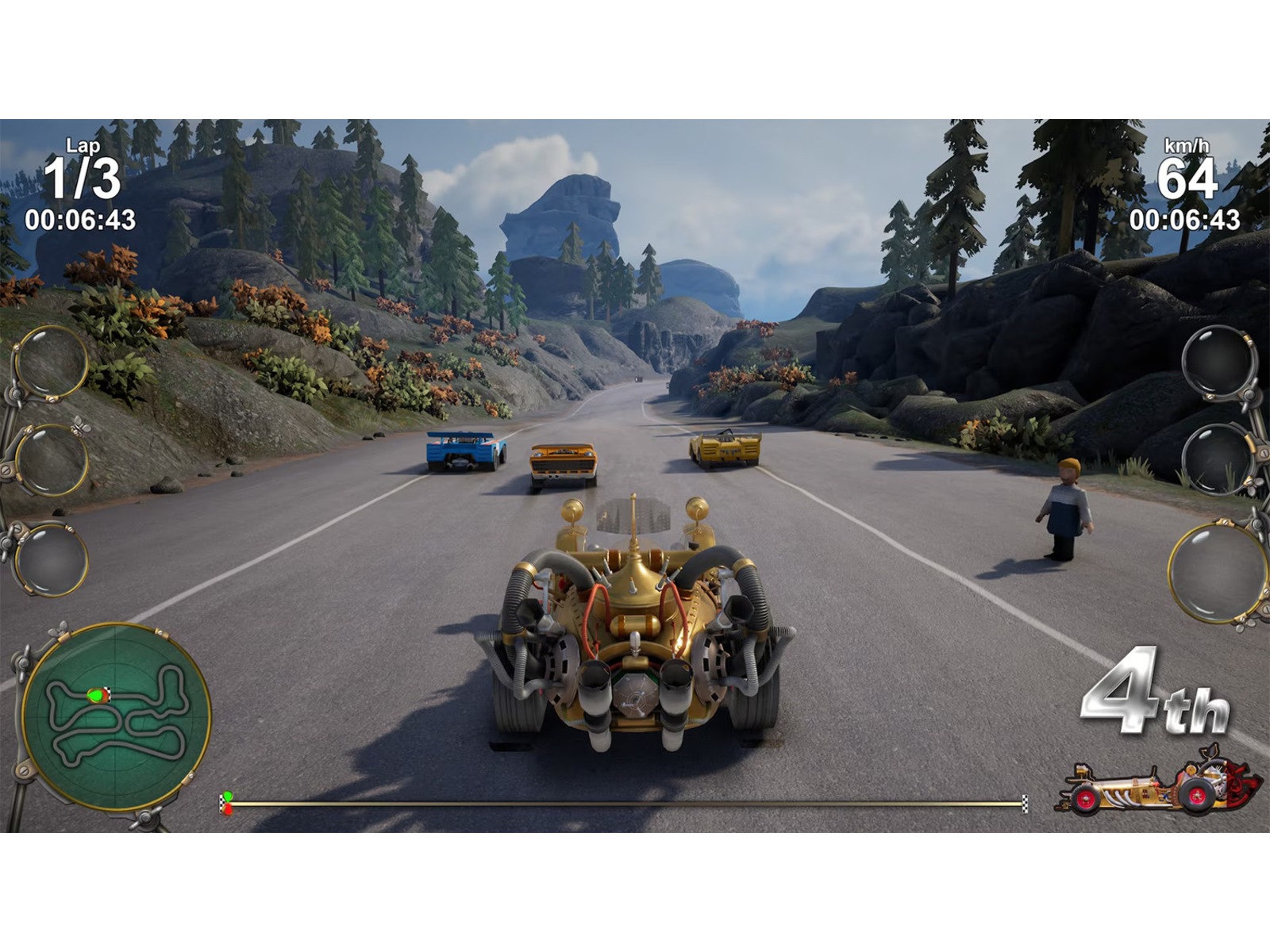Select the middle-right lens slot near the grass

click(x=1217, y=460)
